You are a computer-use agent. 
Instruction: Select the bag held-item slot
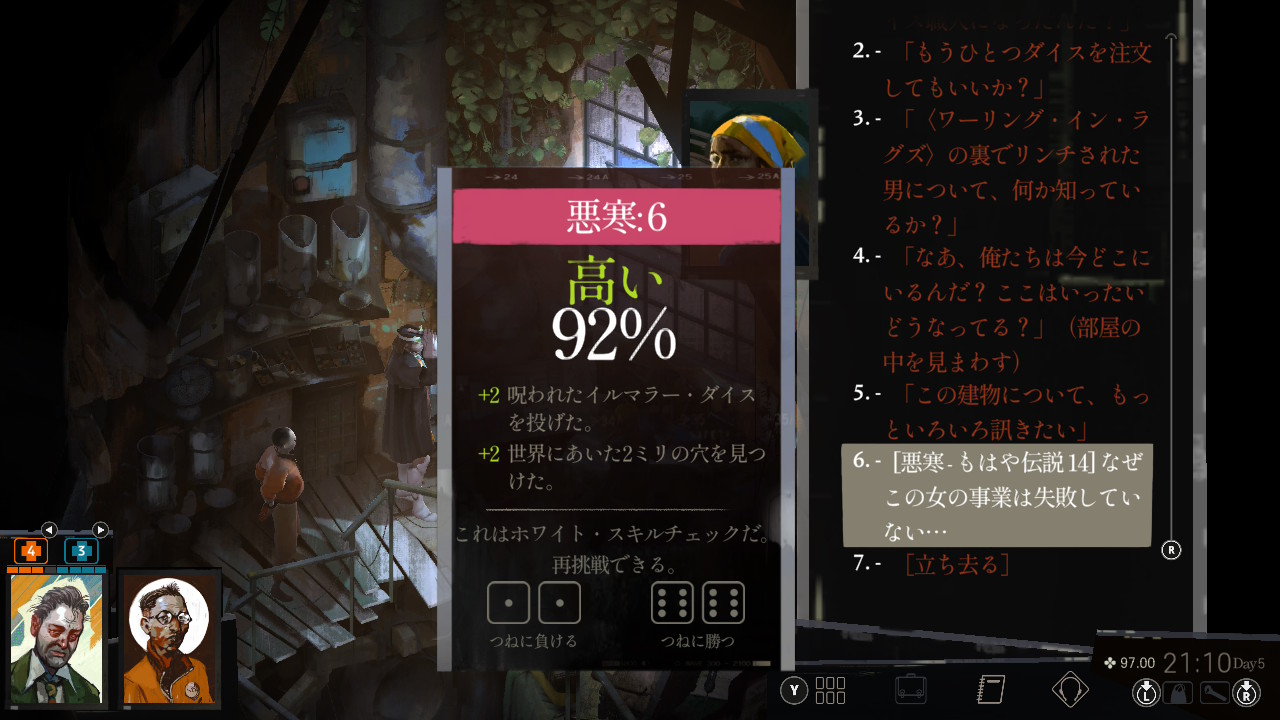[x=1179, y=691]
